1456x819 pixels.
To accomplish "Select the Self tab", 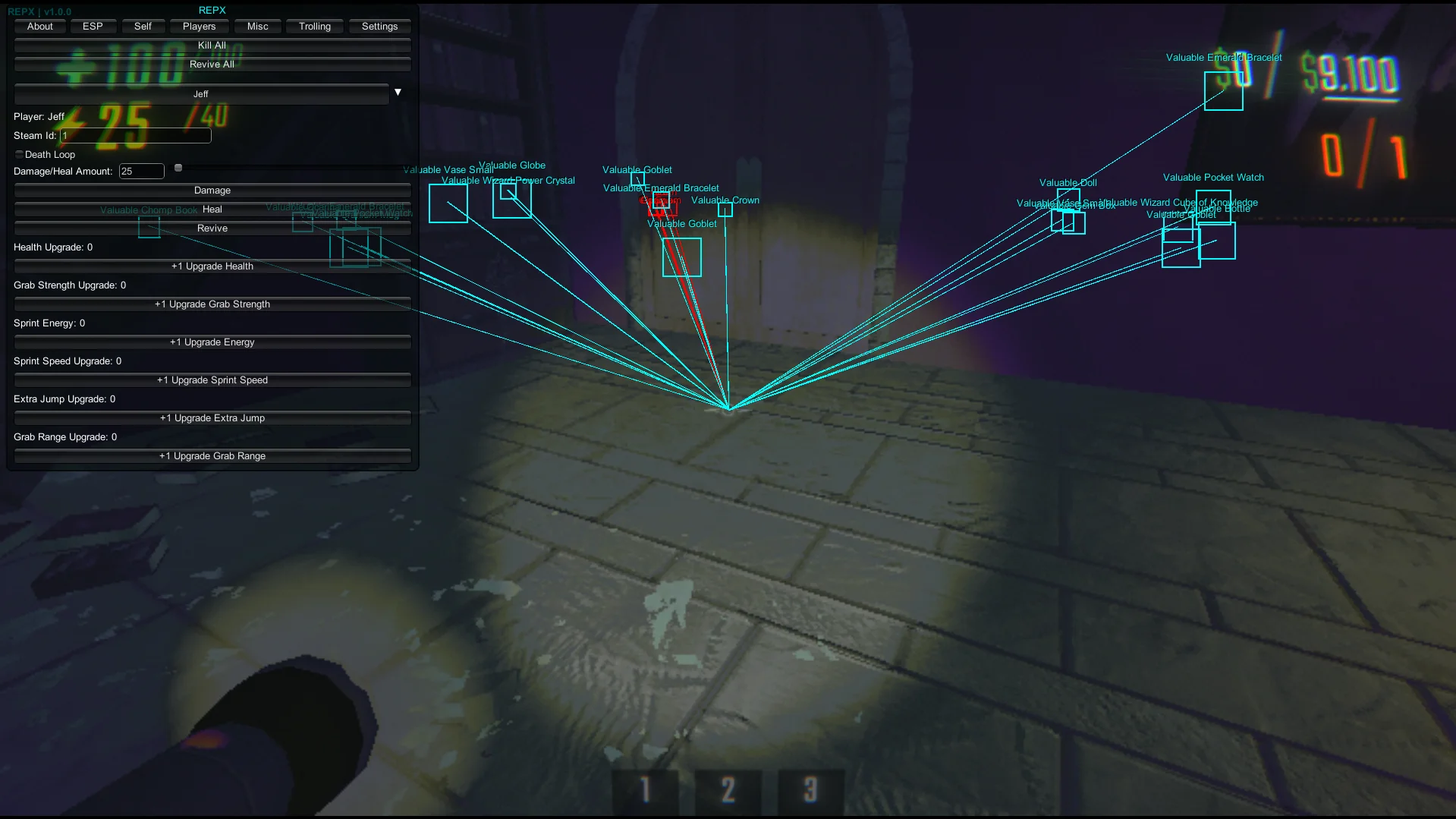I will click(143, 27).
